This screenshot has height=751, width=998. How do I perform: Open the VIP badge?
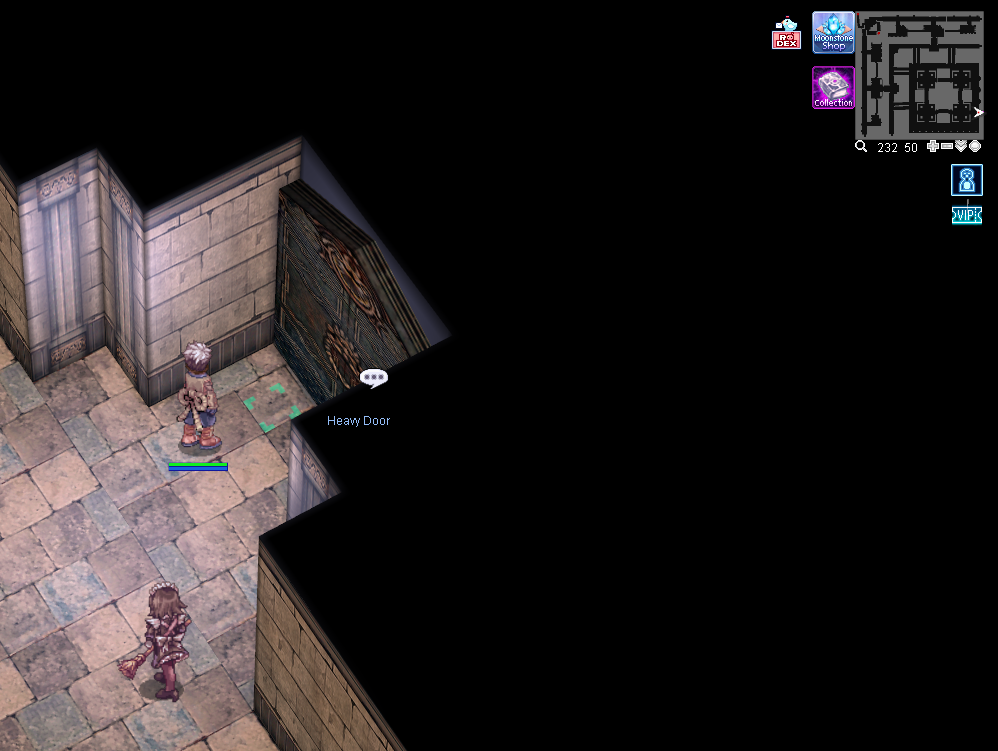point(966,215)
